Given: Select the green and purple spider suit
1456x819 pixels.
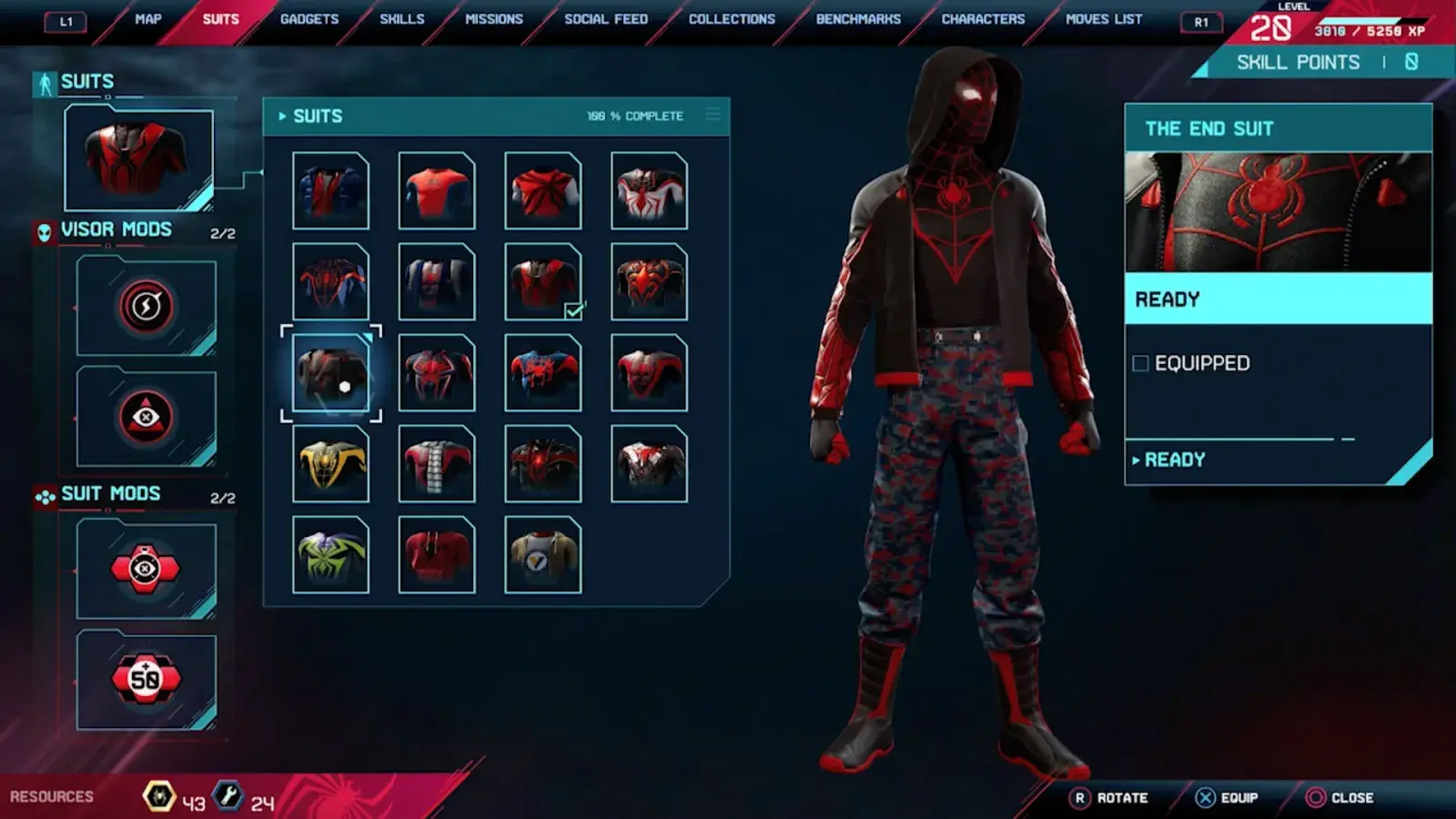Looking at the screenshot, I should [331, 555].
